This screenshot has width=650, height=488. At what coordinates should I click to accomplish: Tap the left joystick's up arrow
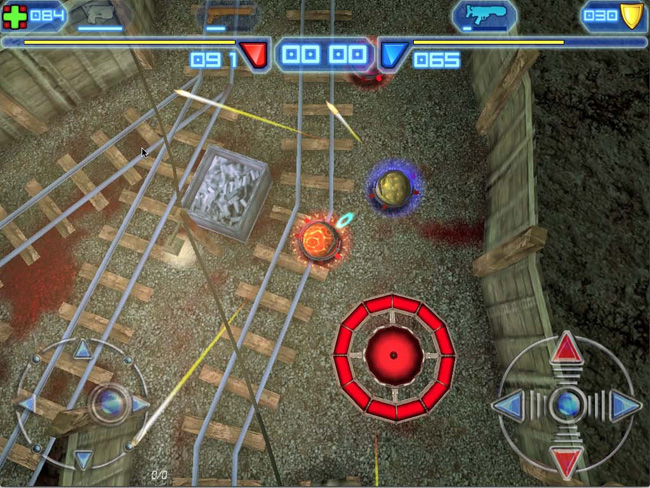[x=82, y=350]
